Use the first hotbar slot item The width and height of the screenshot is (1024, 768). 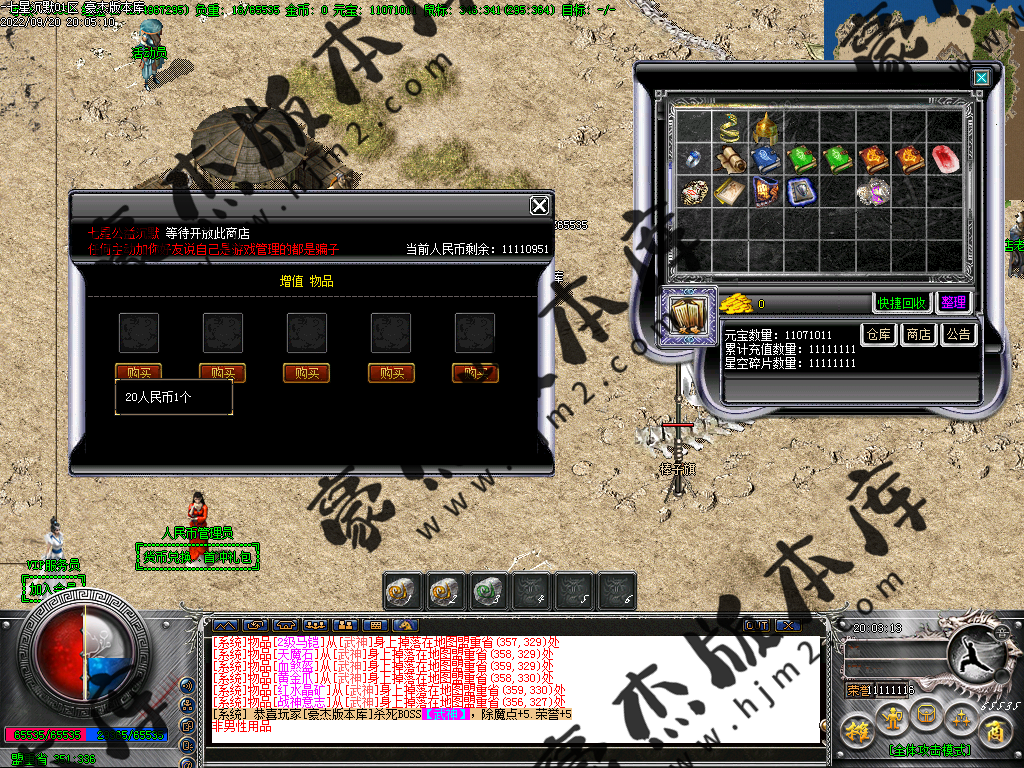402,591
